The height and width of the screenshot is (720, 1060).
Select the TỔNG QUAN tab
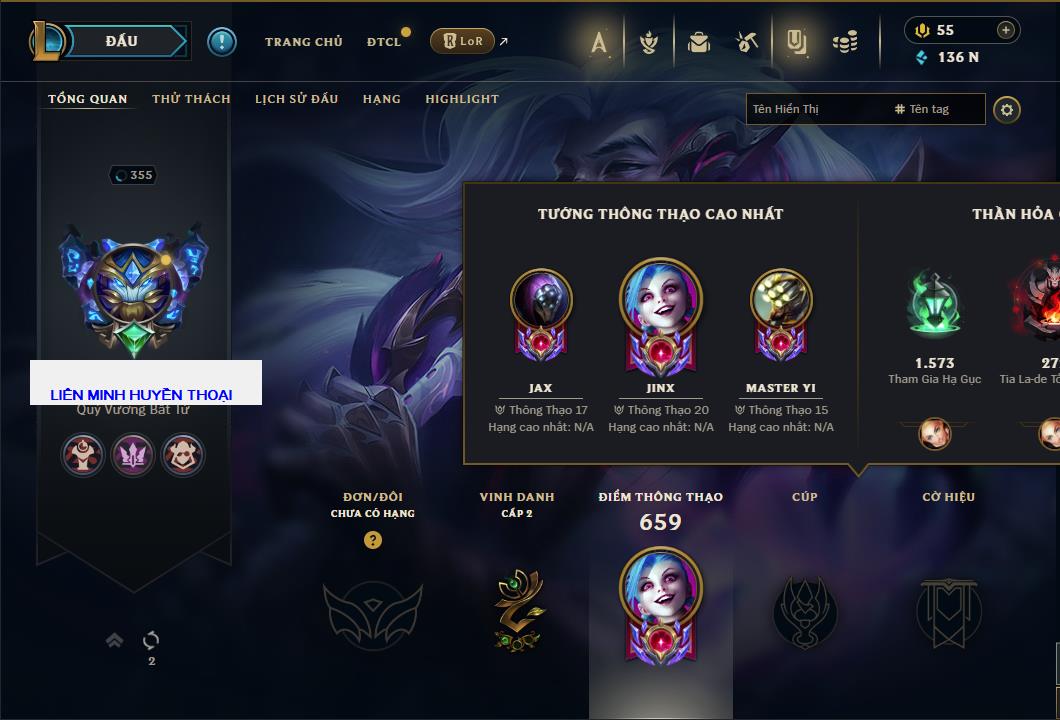[88, 99]
